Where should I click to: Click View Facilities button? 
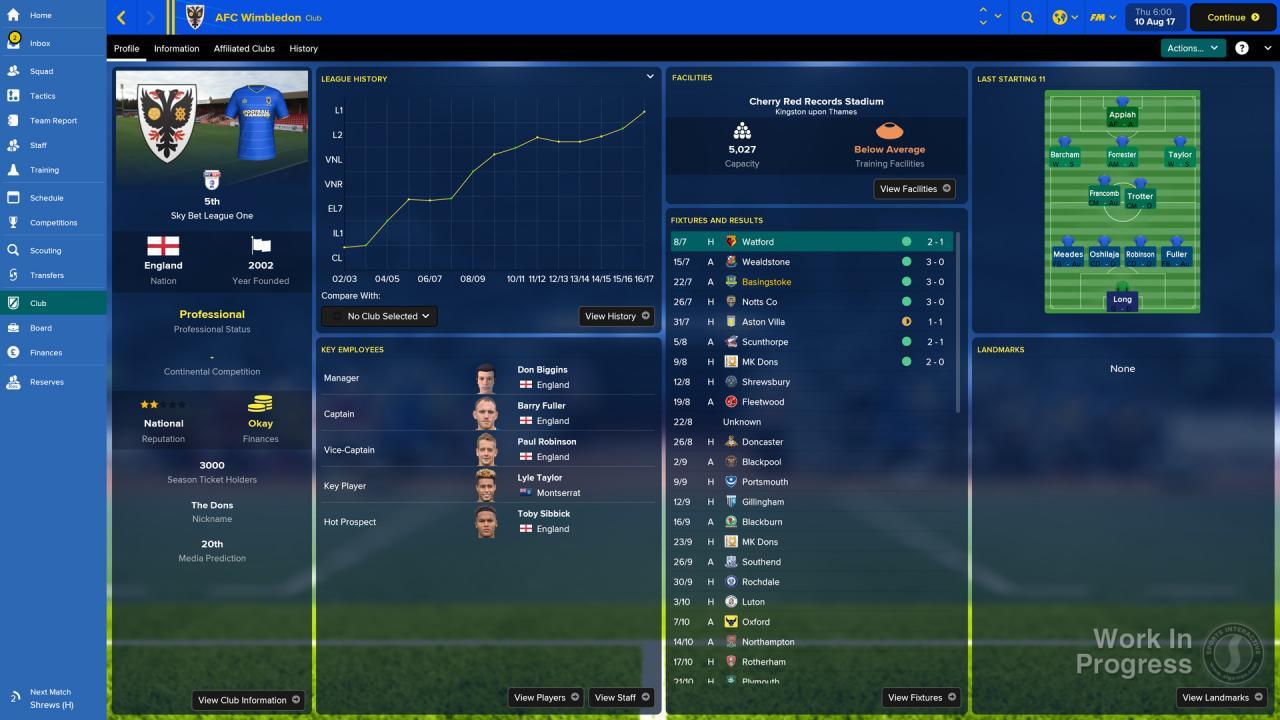click(913, 188)
